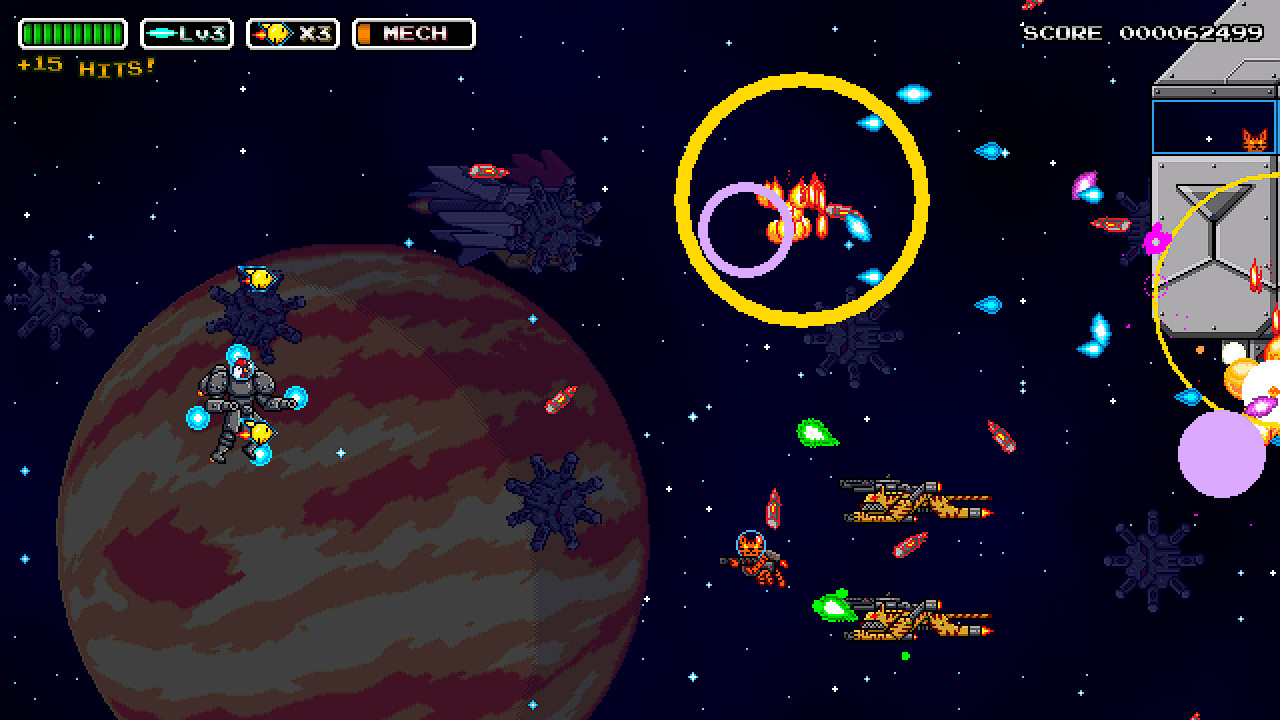
Task: Click the small purple ring inside the yellow circle
Action: [745, 230]
